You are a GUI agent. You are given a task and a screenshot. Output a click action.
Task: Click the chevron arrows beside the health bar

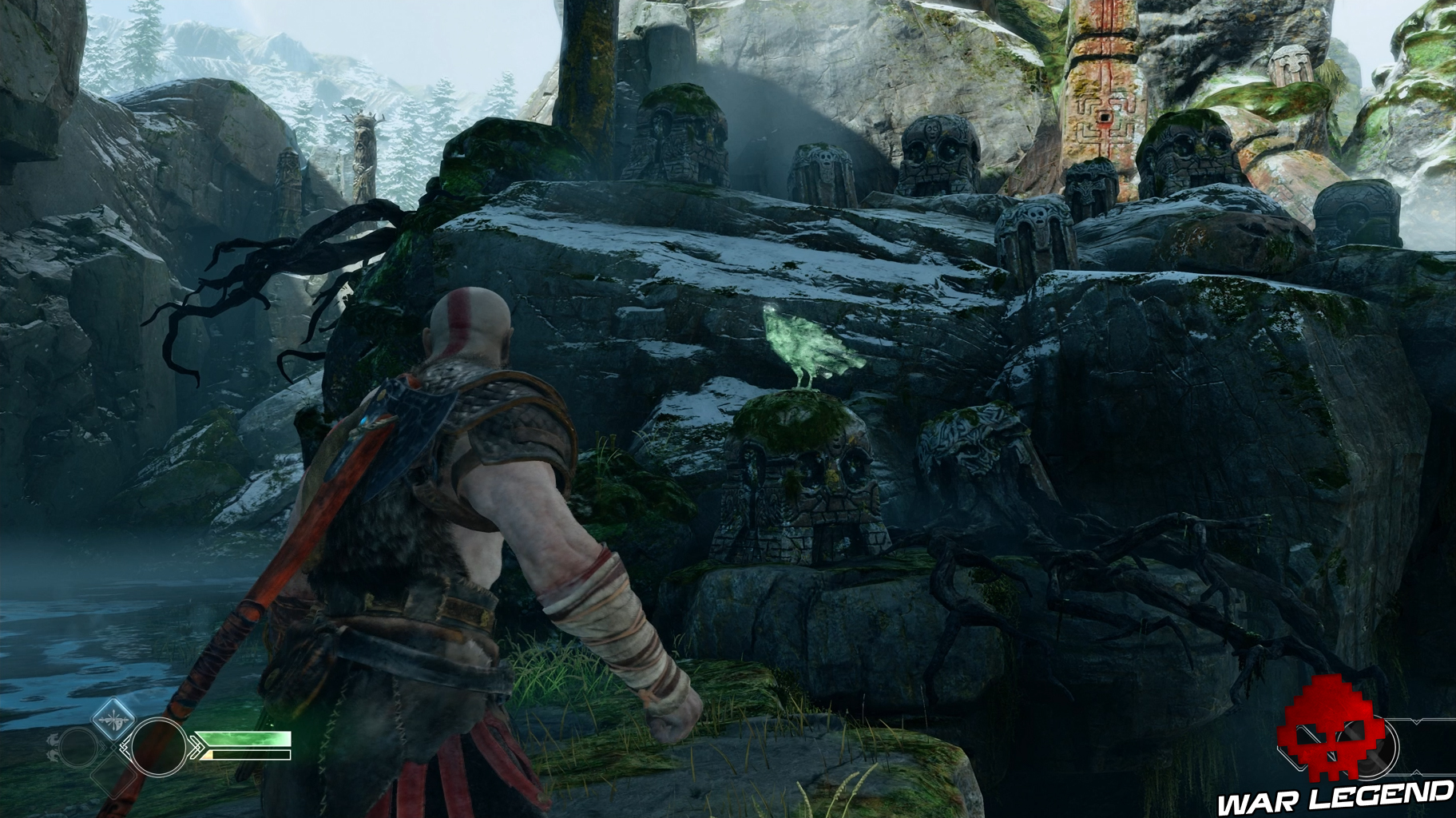click(x=198, y=747)
